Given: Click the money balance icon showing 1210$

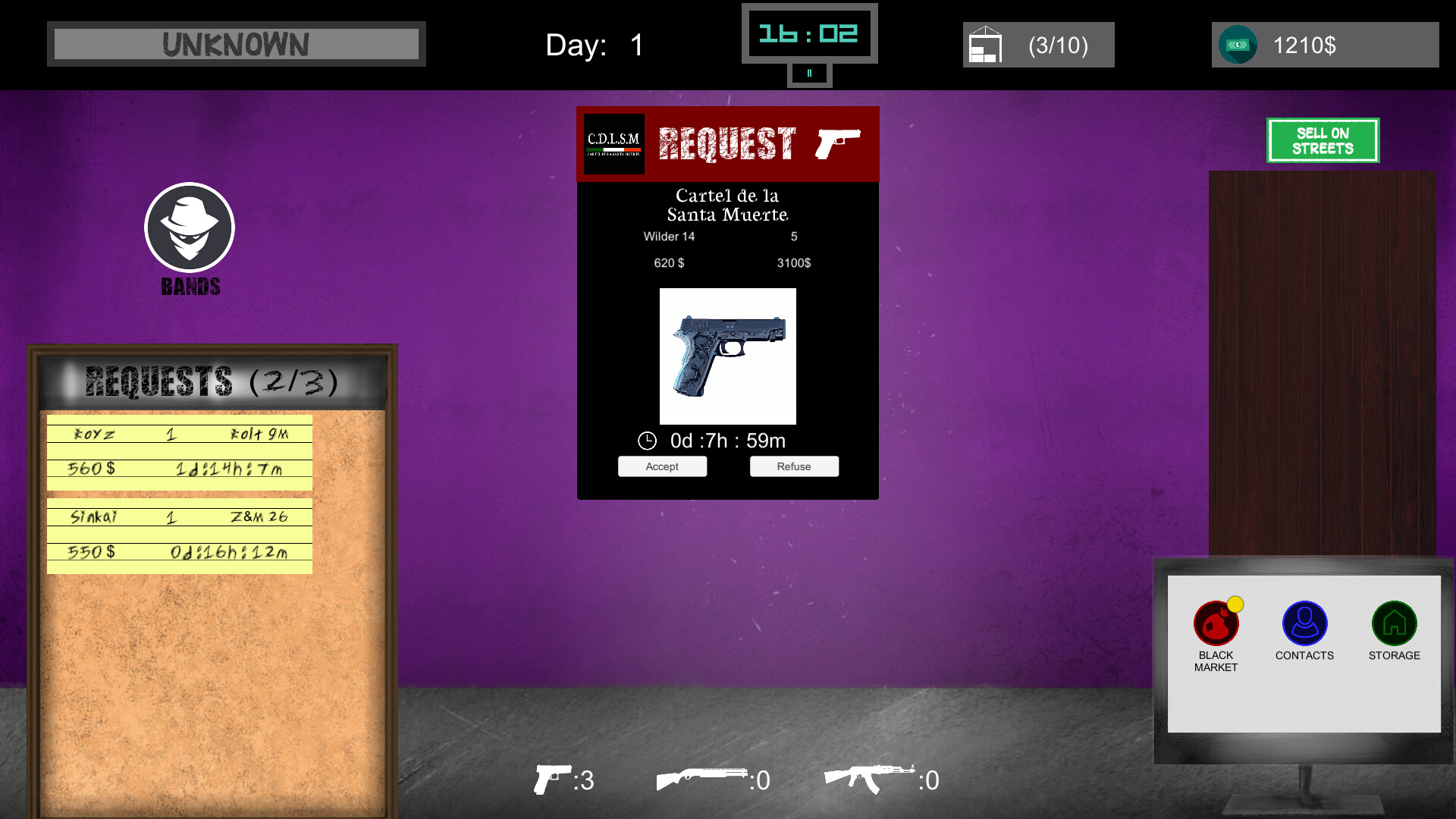Looking at the screenshot, I should 1238,45.
